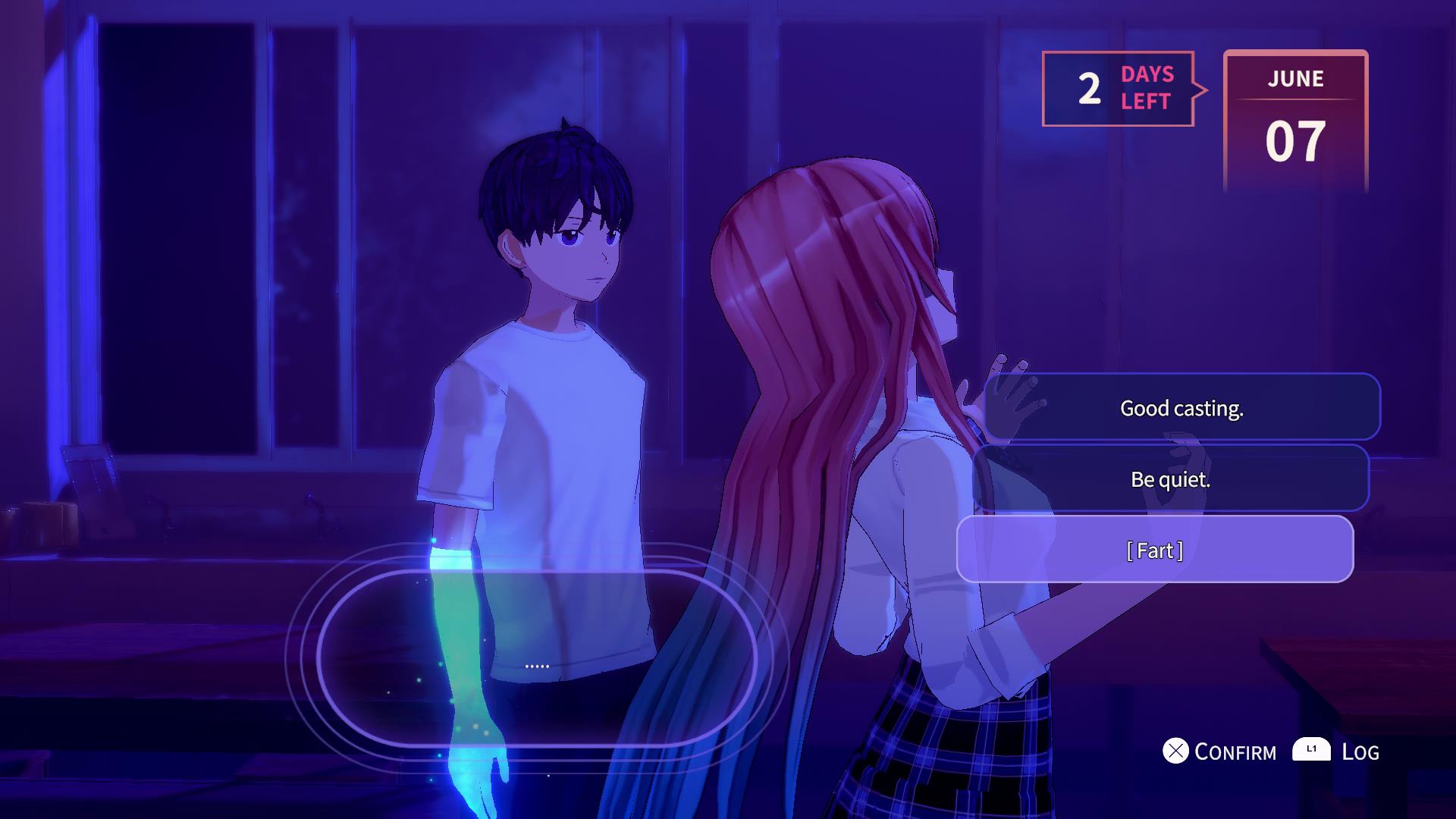The image size is (1456, 819).
Task: Click the circled X icon next to Confirm
Action: pyautogui.click(x=1176, y=752)
